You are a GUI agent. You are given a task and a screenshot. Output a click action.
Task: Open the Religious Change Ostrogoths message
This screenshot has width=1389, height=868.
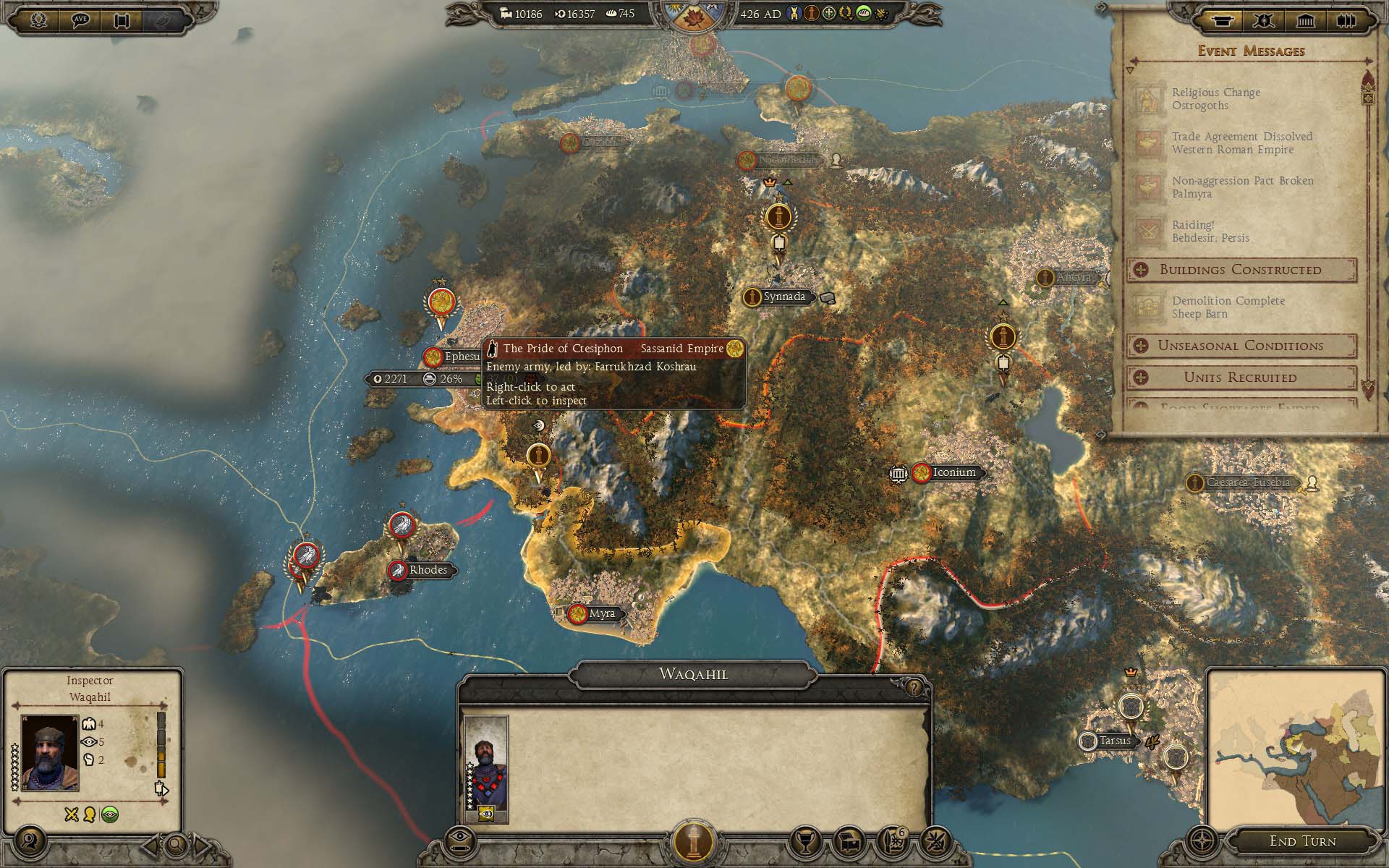(1215, 99)
